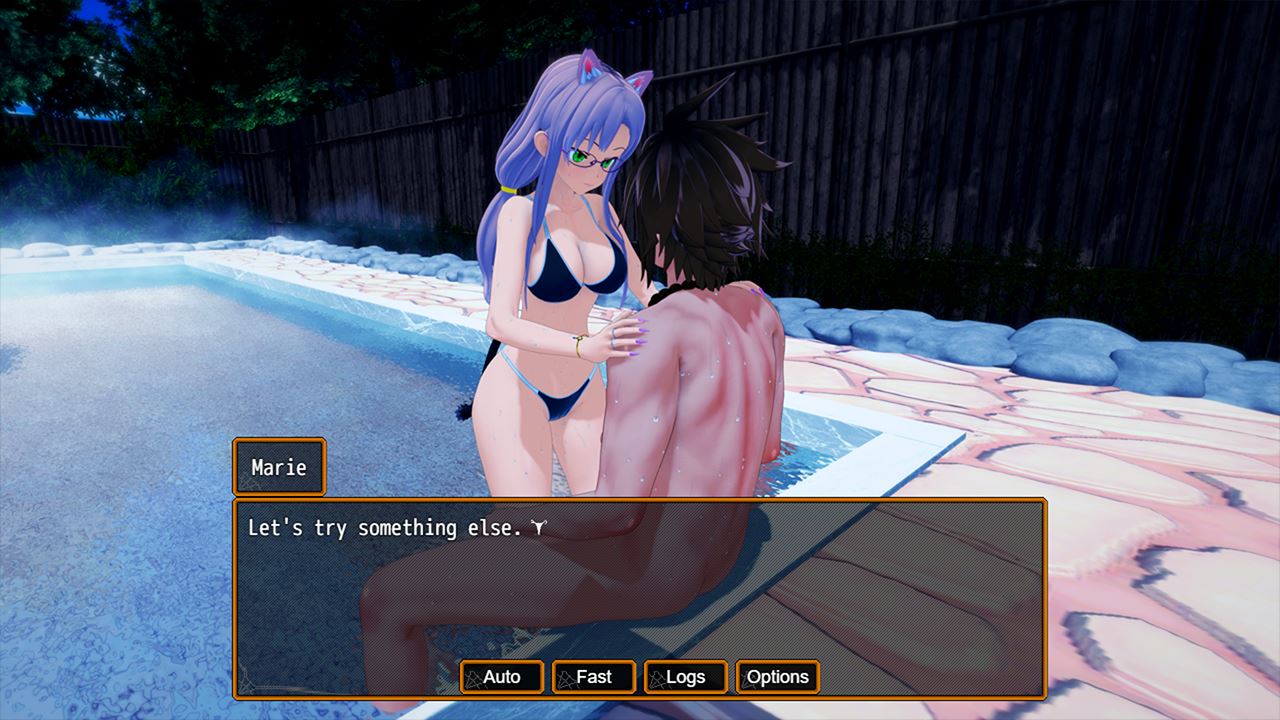
Task: Advance the dialogue text box
Action: [x=640, y=580]
